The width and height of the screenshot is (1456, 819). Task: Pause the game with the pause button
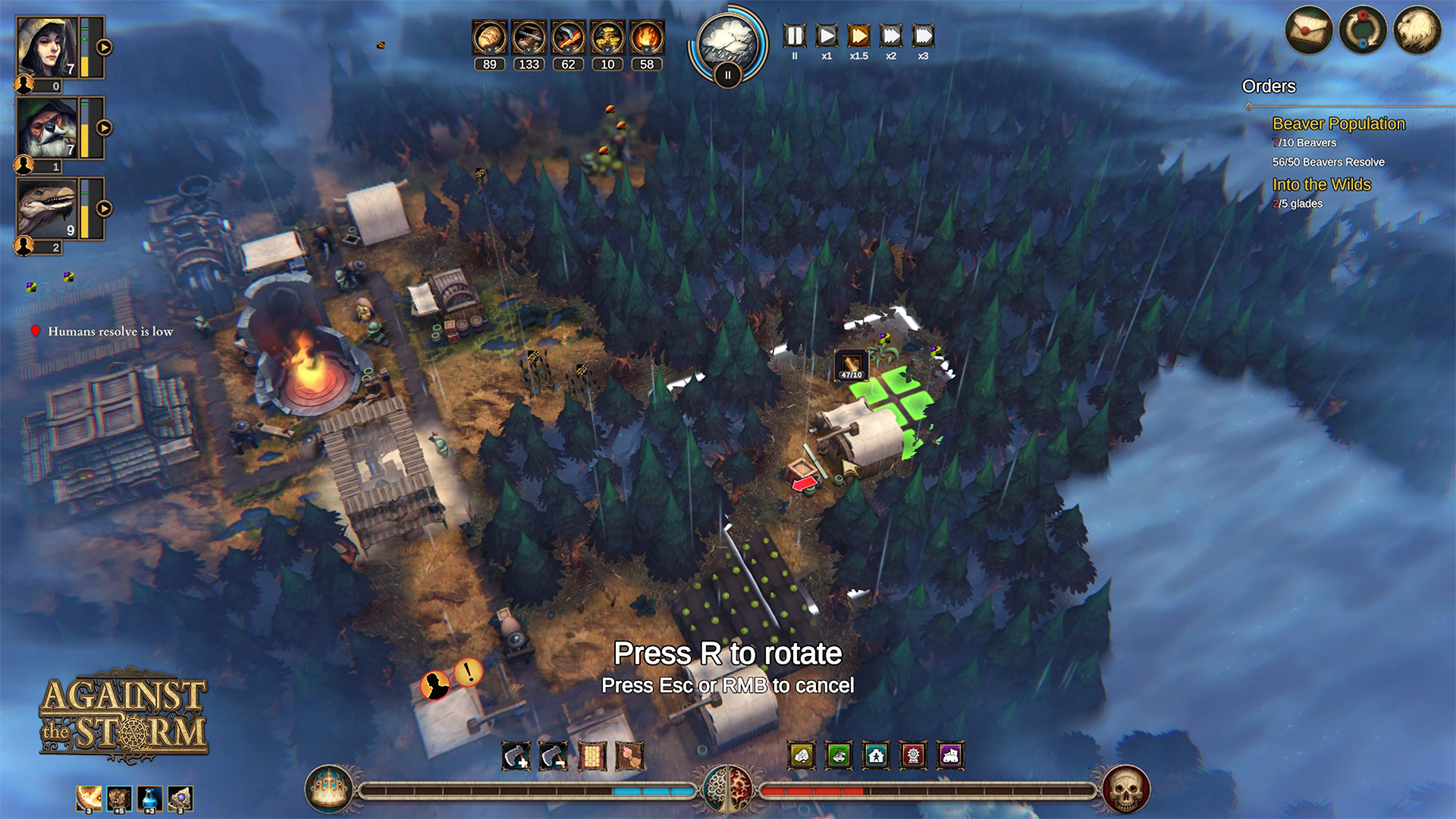point(794,36)
